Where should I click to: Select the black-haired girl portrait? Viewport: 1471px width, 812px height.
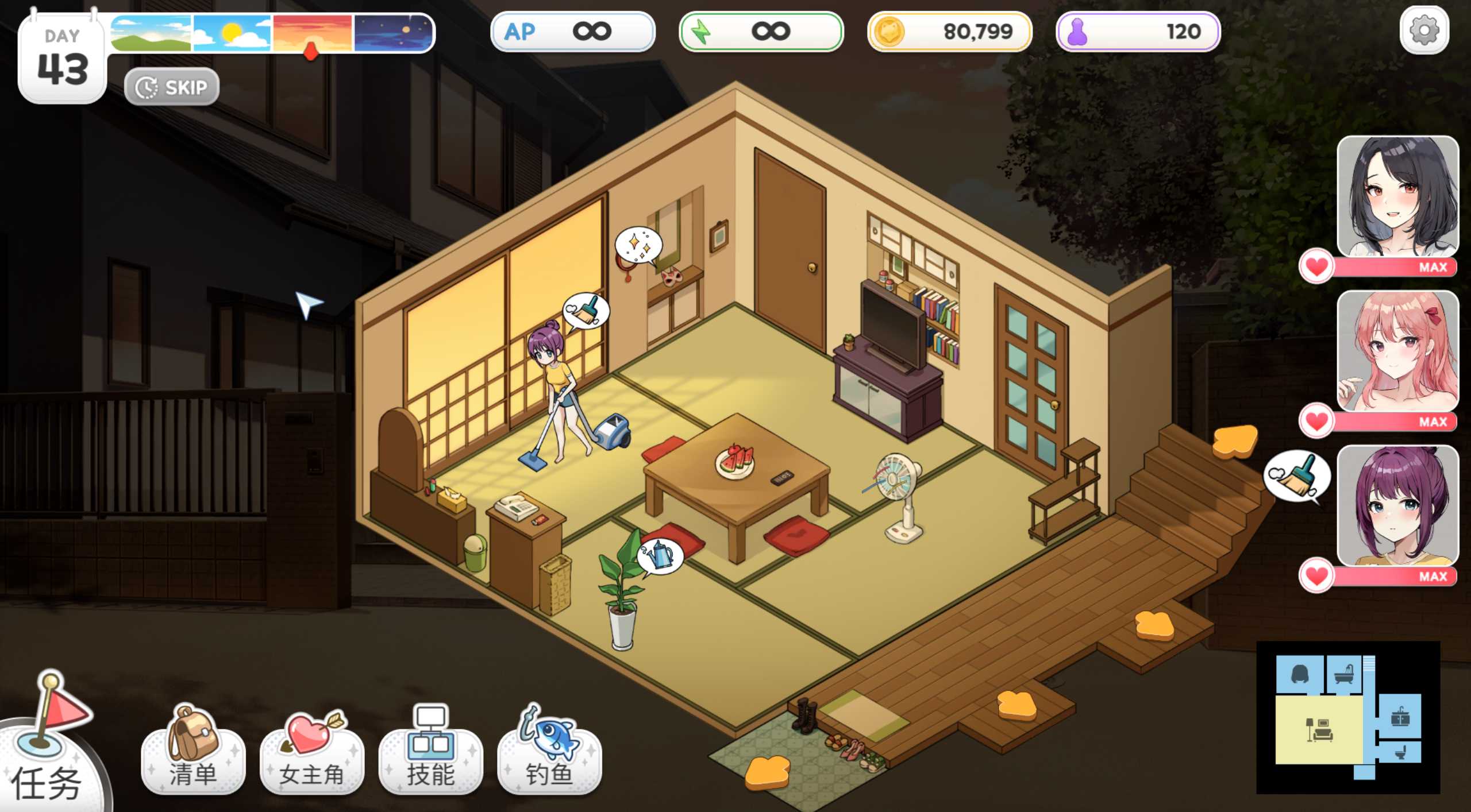click(x=1397, y=196)
